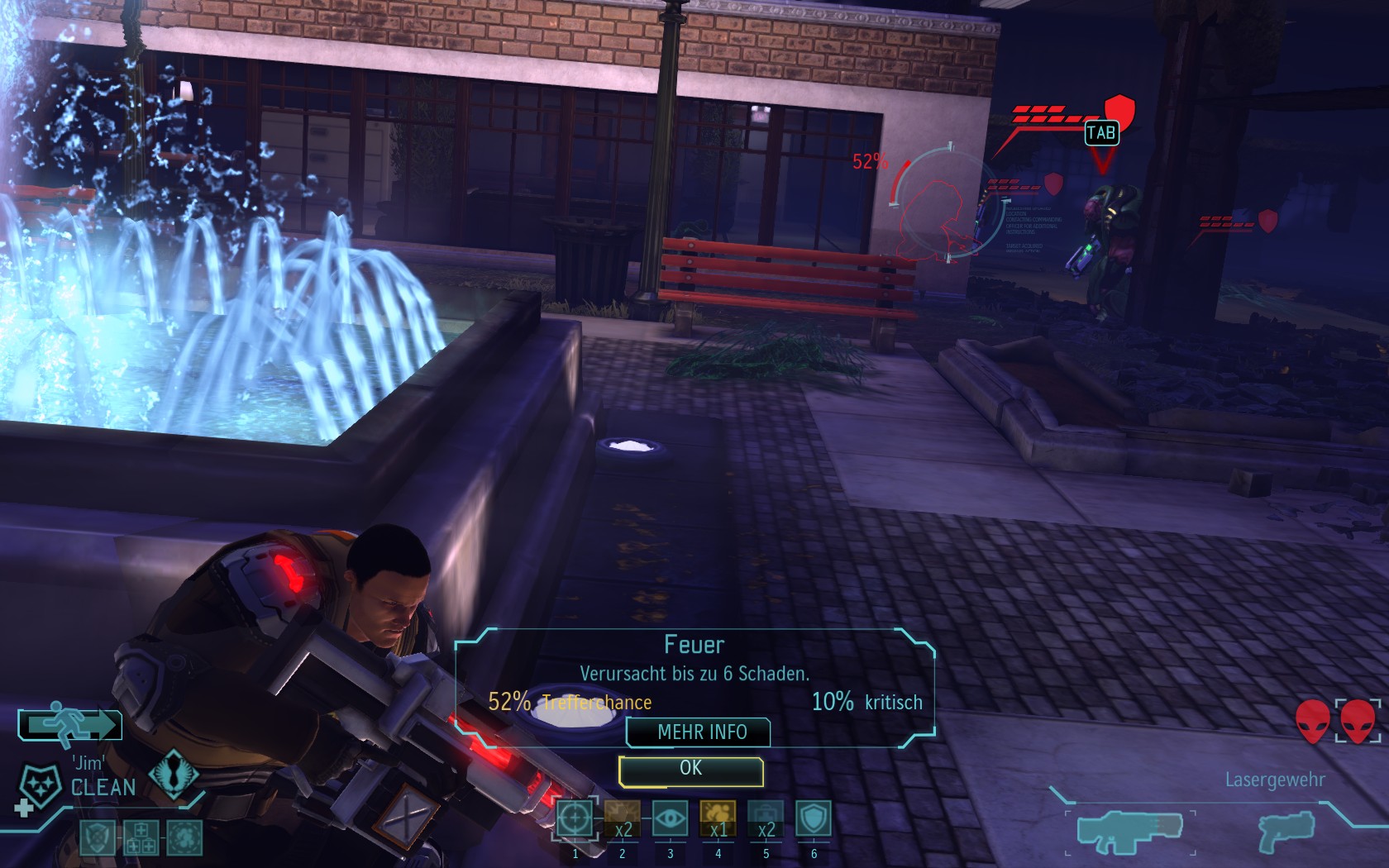Select the crossed-out shield perk icon
This screenshot has width=1389, height=868.
(98, 837)
